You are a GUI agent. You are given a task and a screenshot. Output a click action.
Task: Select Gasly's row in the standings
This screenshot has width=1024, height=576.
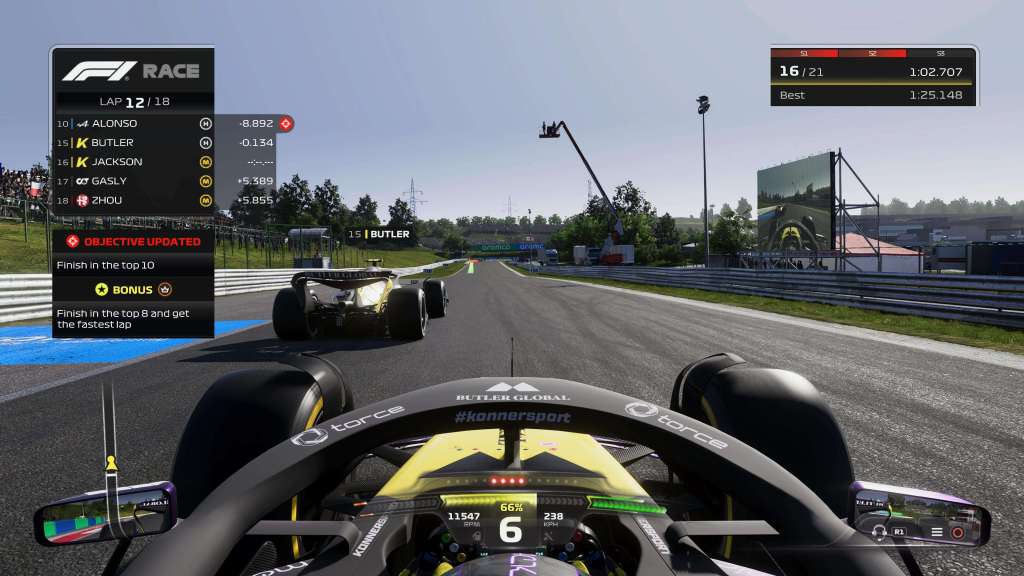click(150, 181)
